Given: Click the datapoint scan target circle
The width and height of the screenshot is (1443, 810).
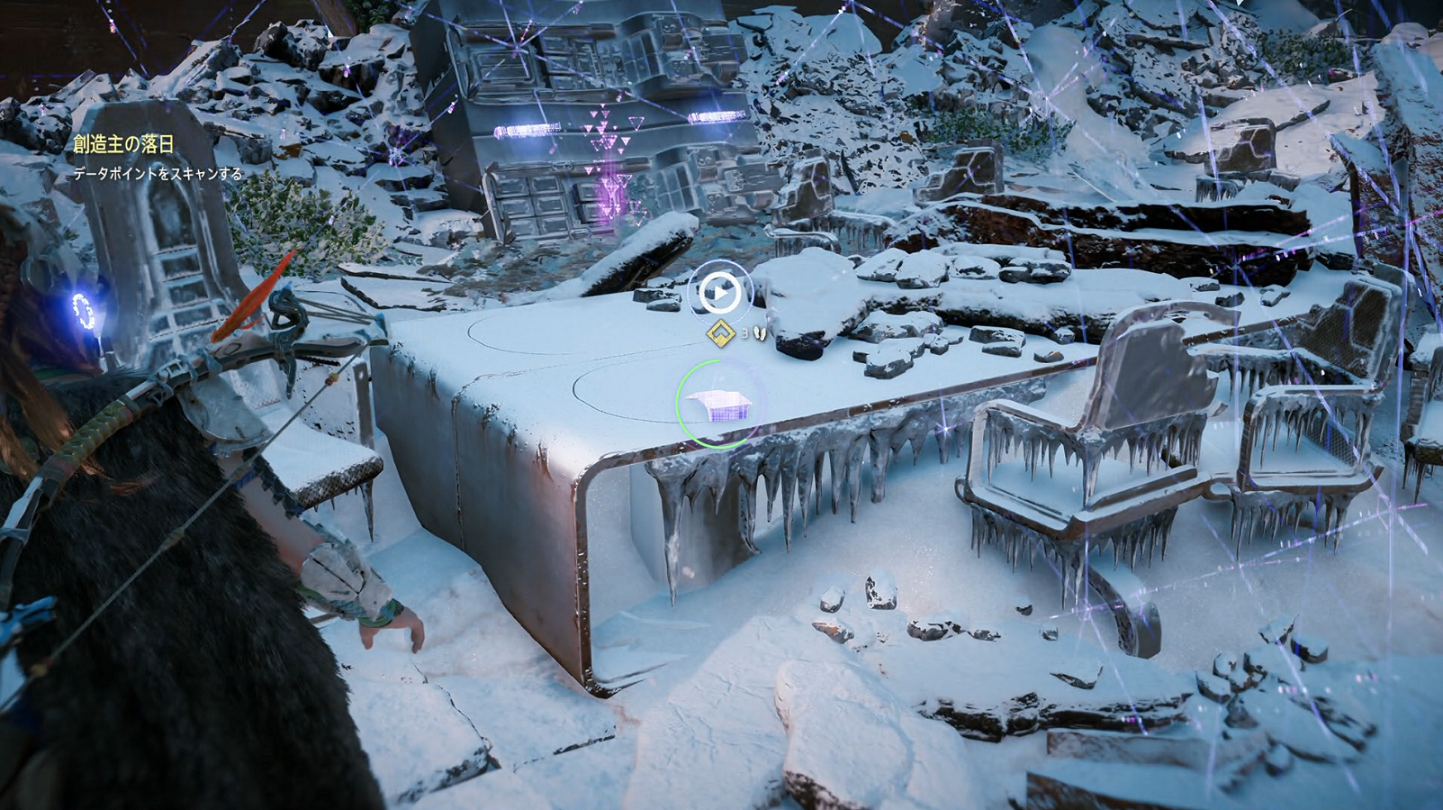Looking at the screenshot, I should 718,404.
